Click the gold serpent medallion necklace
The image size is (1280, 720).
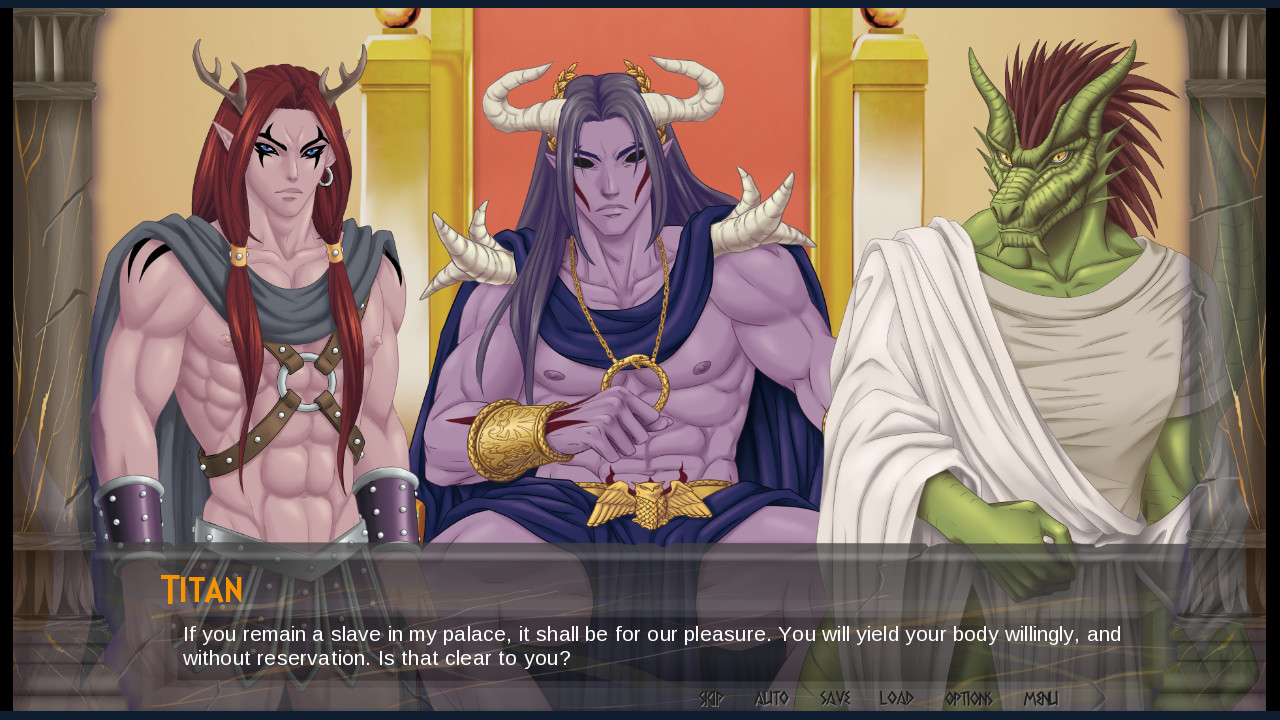633,377
